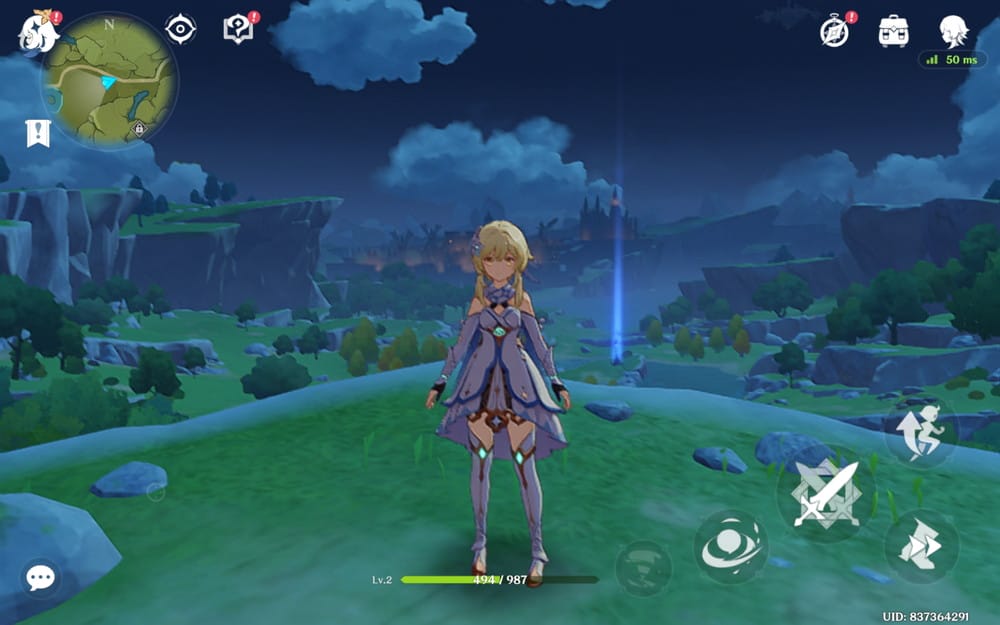Open the tutorial question-mark book icon
This screenshot has width=1000, height=625.
coord(238,29)
